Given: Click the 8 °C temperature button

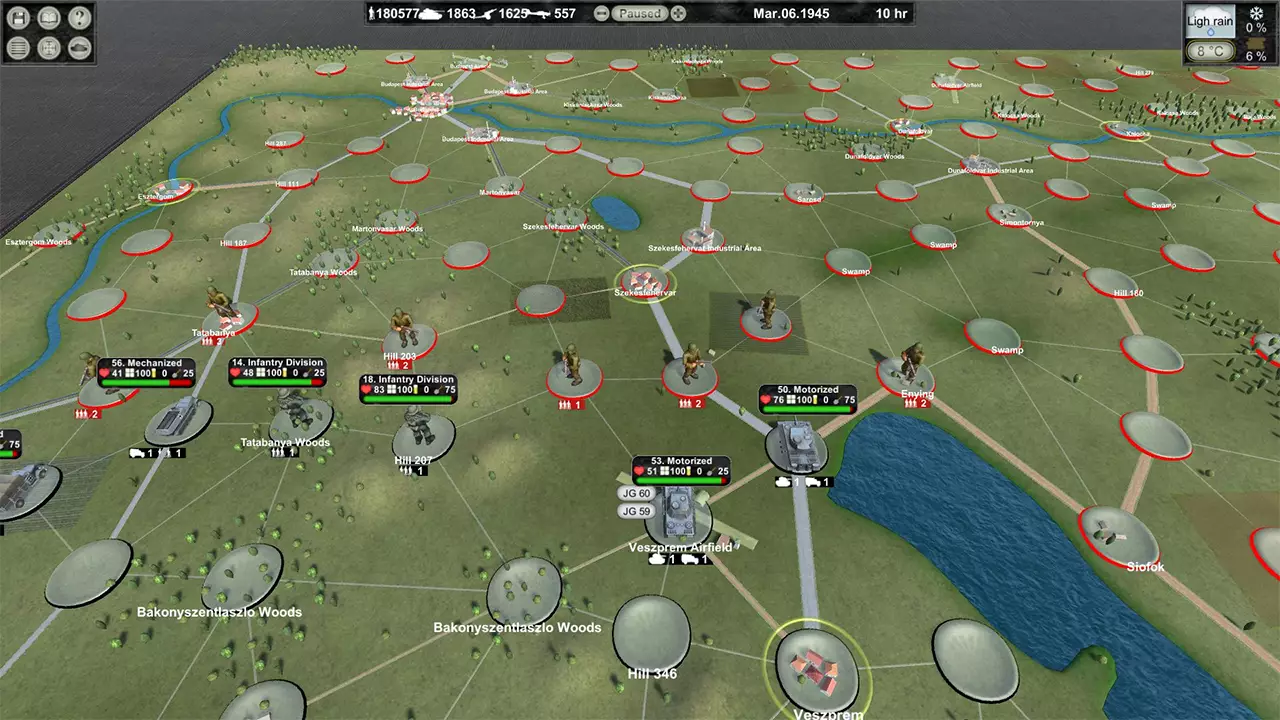Looking at the screenshot, I should (x=1209, y=51).
